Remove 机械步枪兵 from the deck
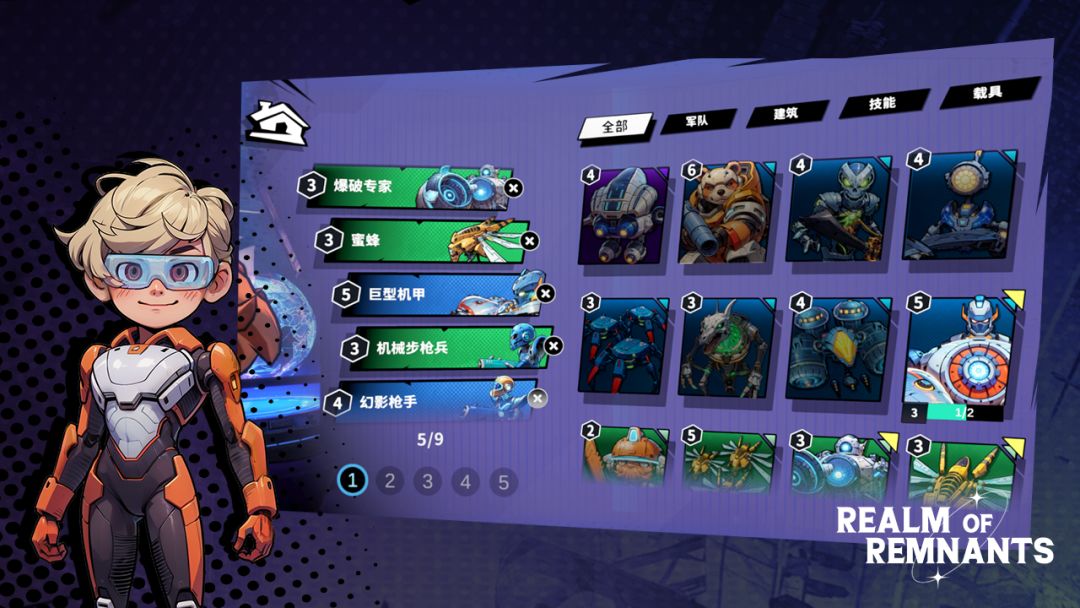 (x=554, y=346)
